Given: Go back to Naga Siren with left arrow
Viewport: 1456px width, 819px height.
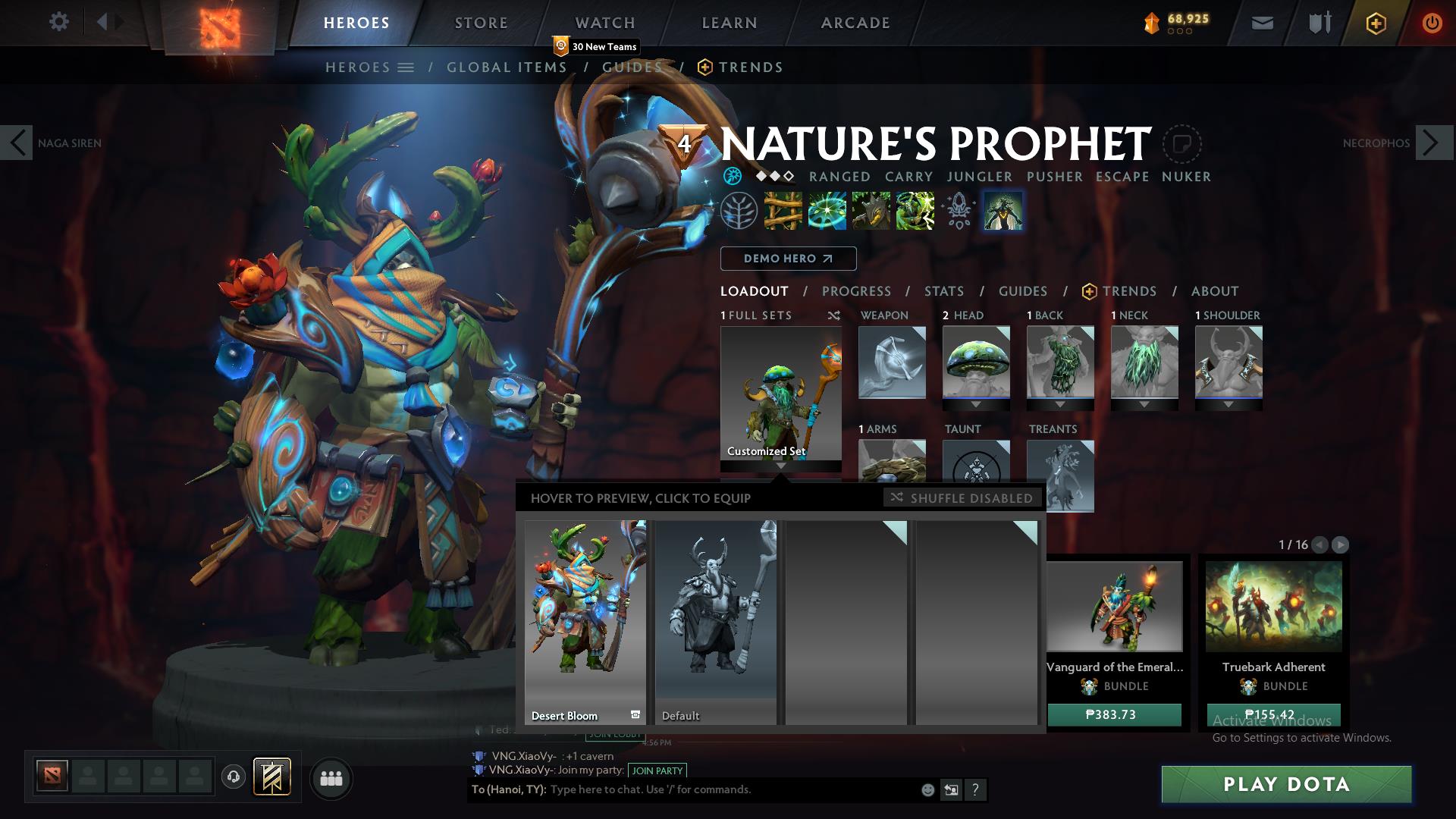Looking at the screenshot, I should point(17,142).
